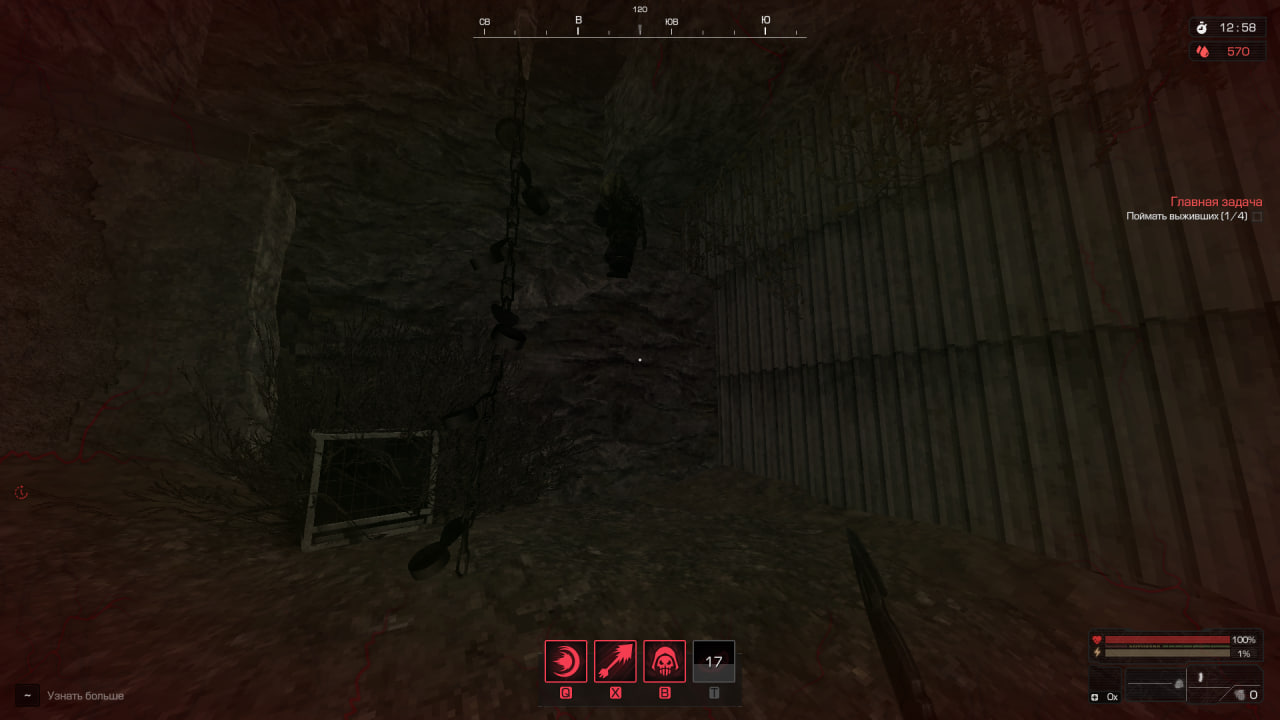Activate the crescent dash ability
1280x720 pixels.
click(566, 661)
